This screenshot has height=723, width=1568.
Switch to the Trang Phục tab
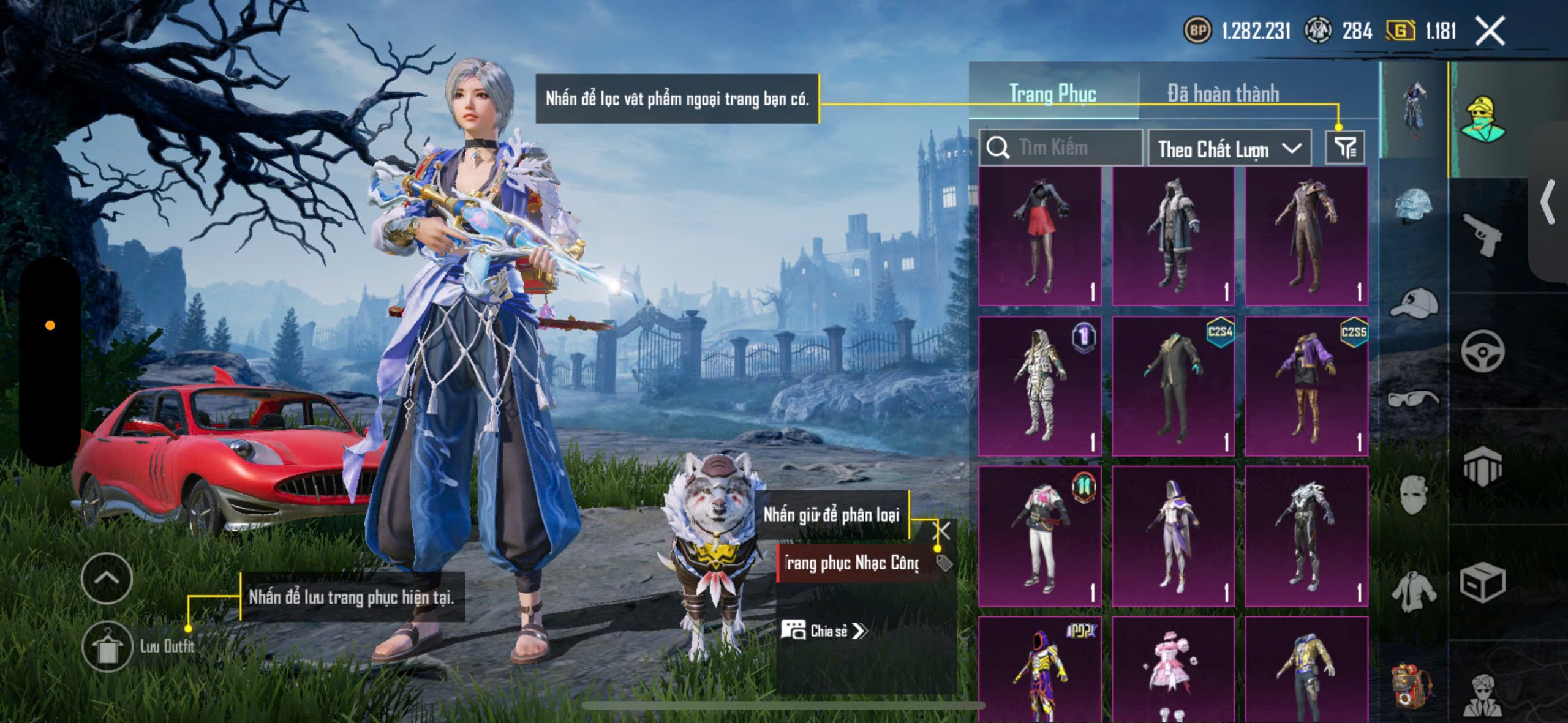(1052, 94)
